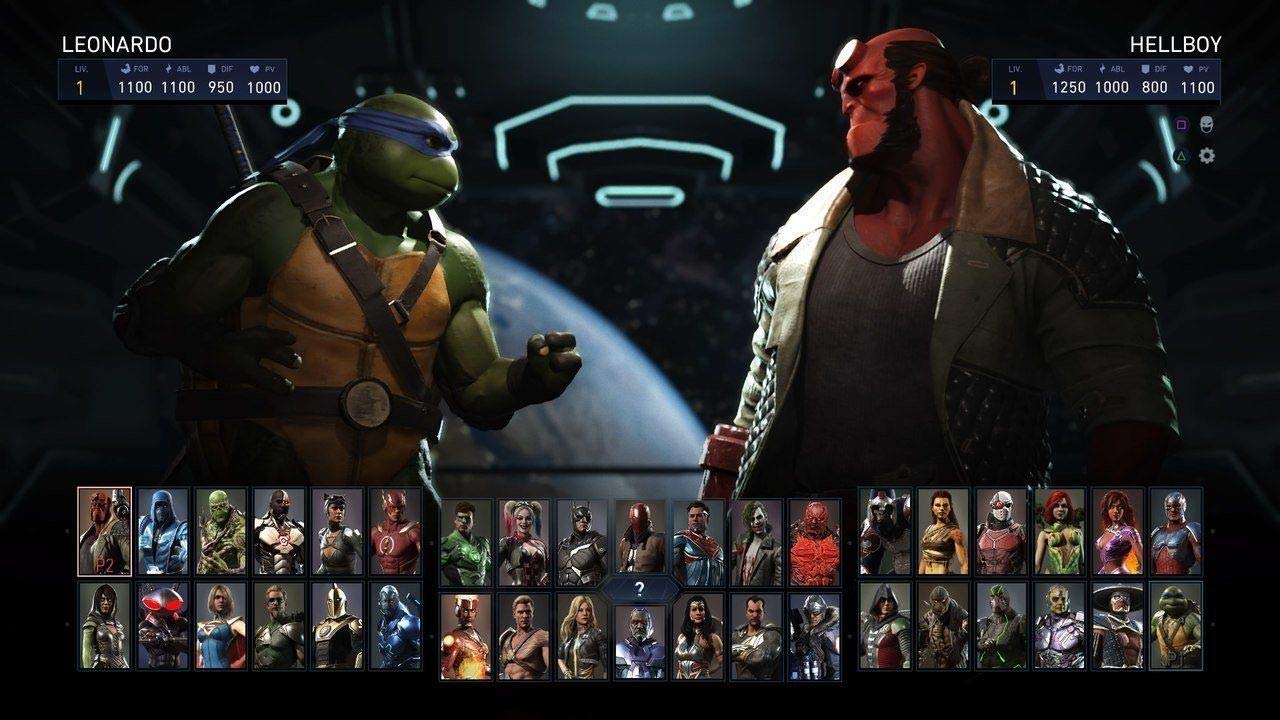1280x720 pixels.
Task: Click the AI battle mask icon
Action: [x=1206, y=124]
